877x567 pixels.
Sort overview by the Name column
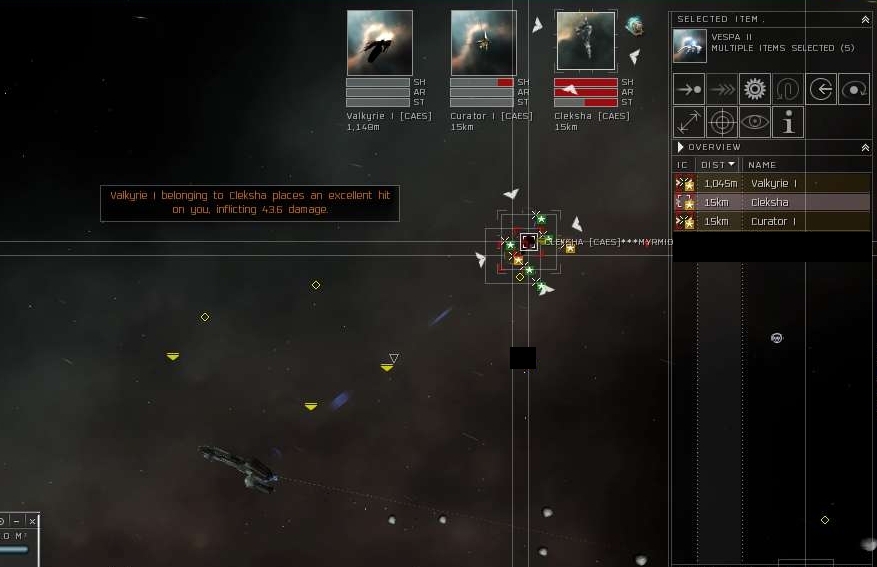pos(762,165)
